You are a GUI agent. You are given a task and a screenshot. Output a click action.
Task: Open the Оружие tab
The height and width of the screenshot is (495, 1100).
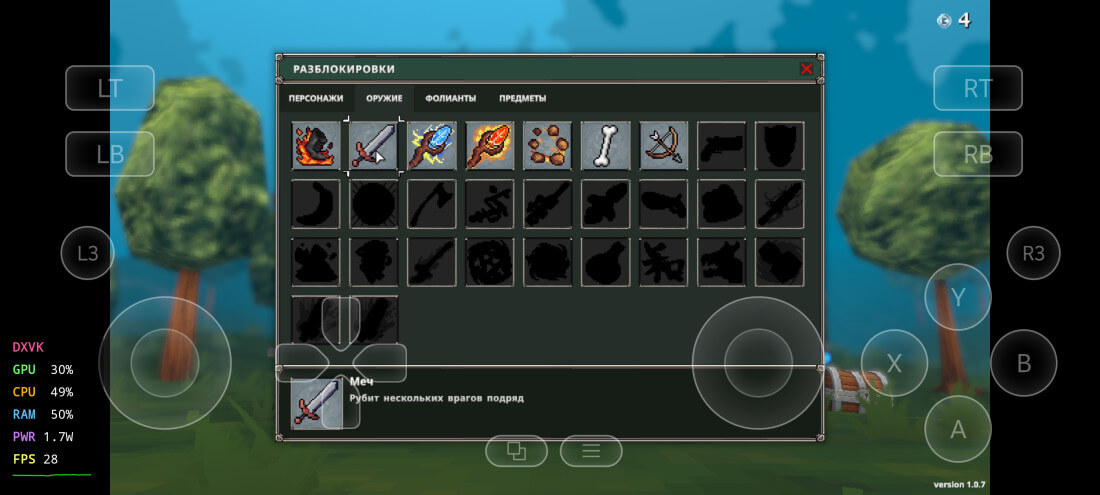(384, 98)
